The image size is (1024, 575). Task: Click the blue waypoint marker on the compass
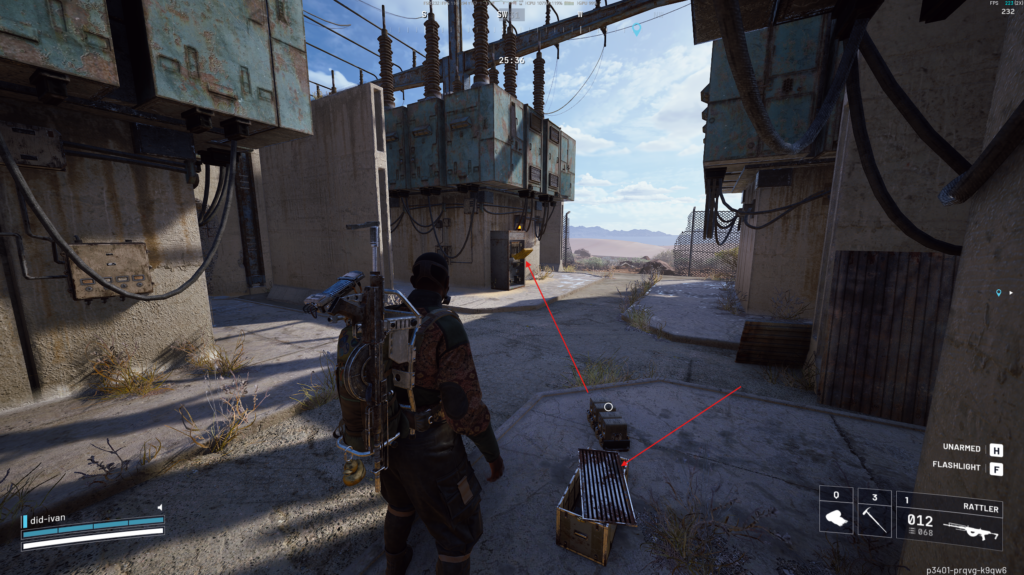pos(636,30)
